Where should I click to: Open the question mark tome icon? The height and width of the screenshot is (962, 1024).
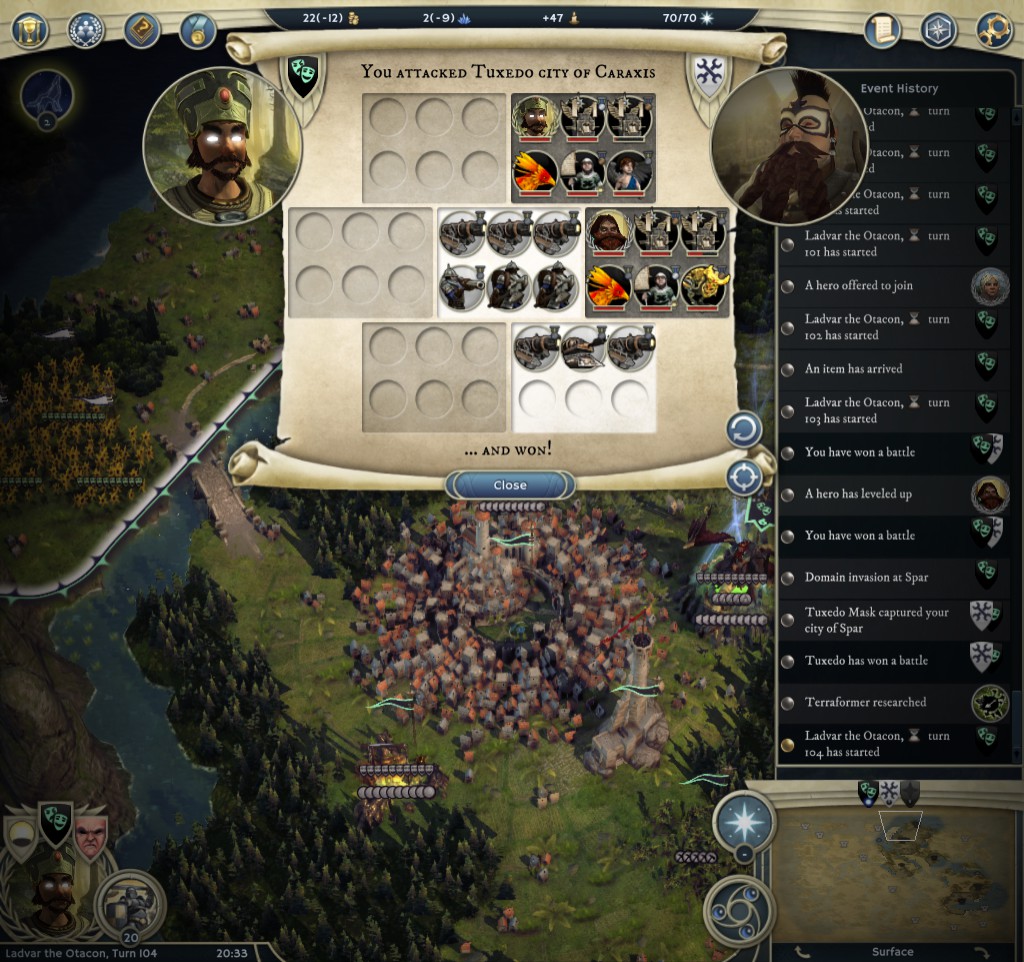click(142, 30)
